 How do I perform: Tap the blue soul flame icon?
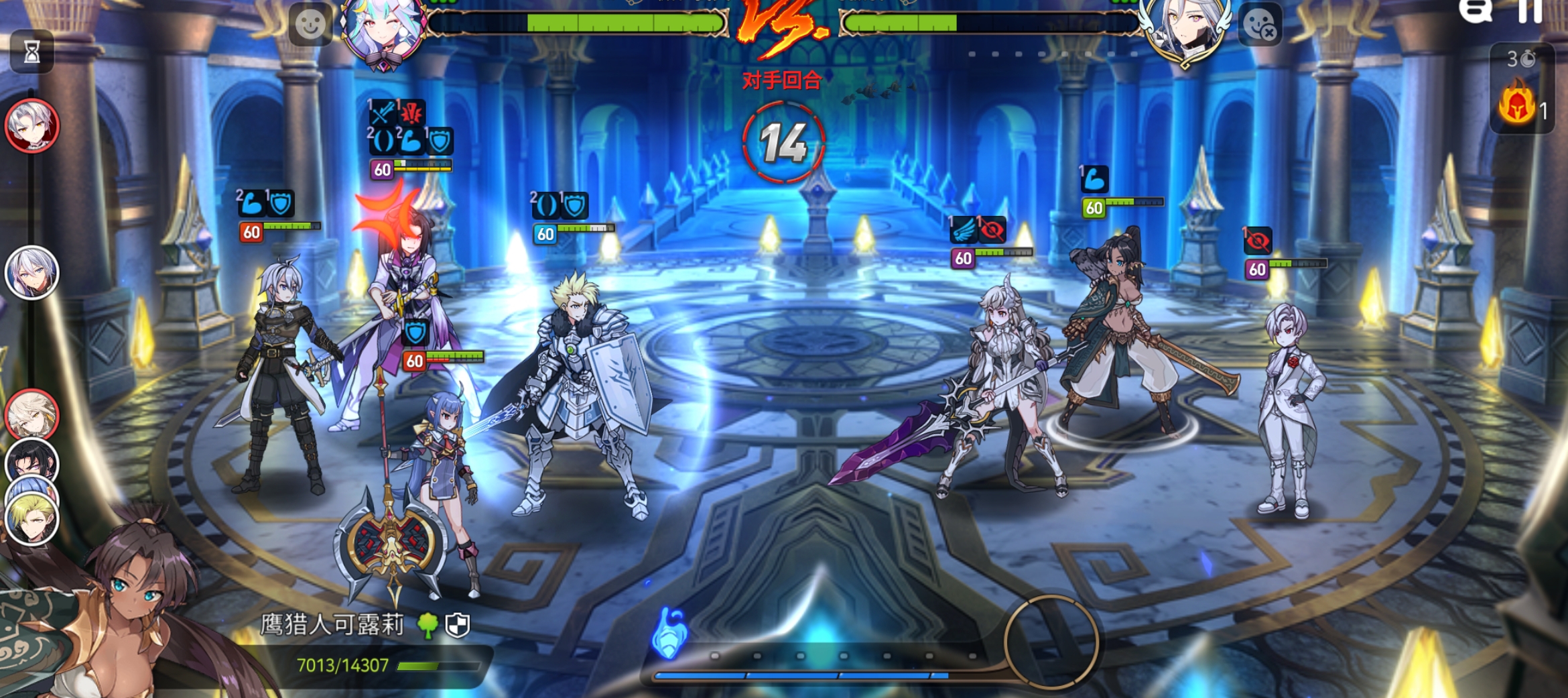(669, 632)
